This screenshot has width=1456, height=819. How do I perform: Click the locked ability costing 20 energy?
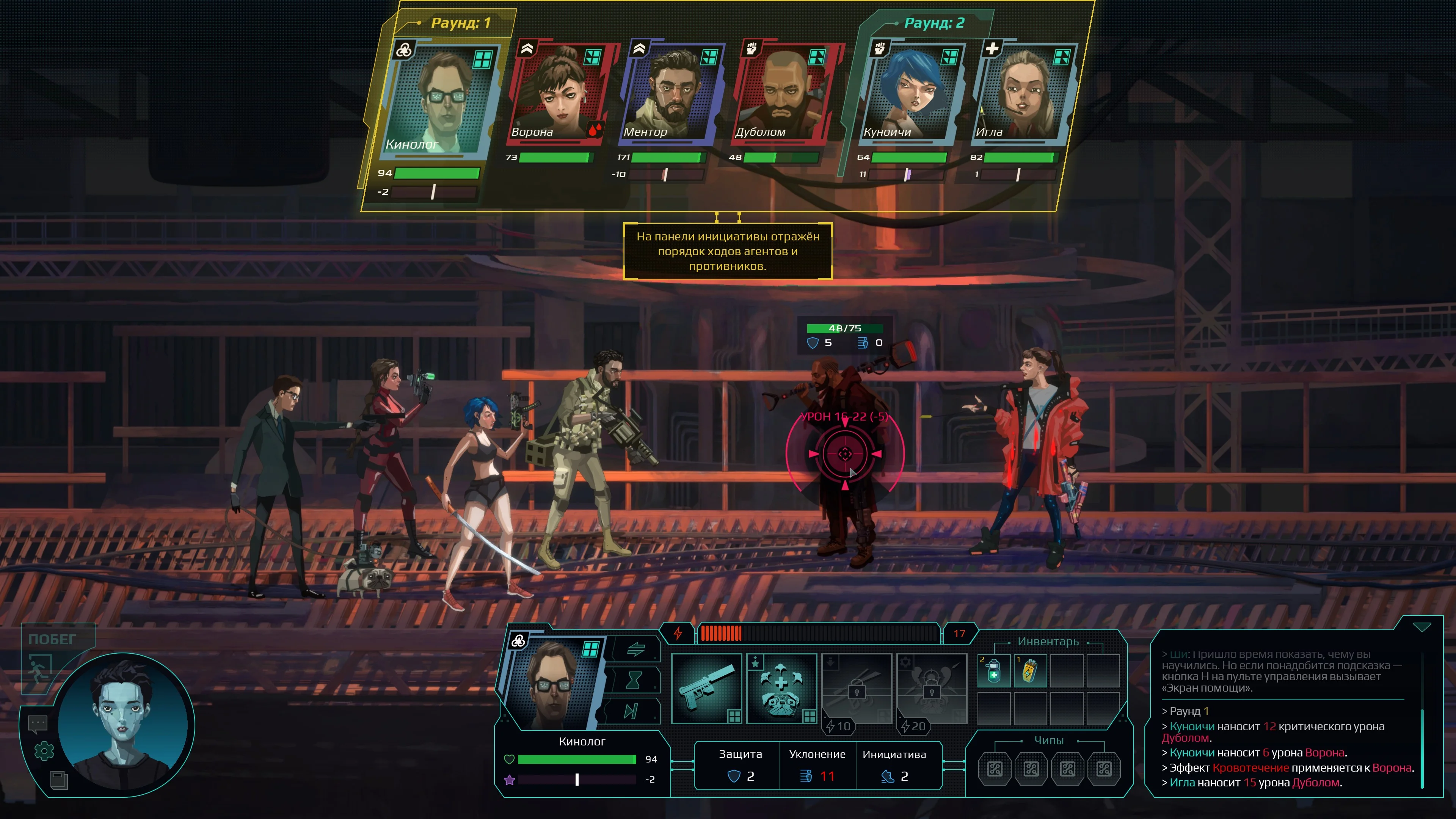click(932, 688)
